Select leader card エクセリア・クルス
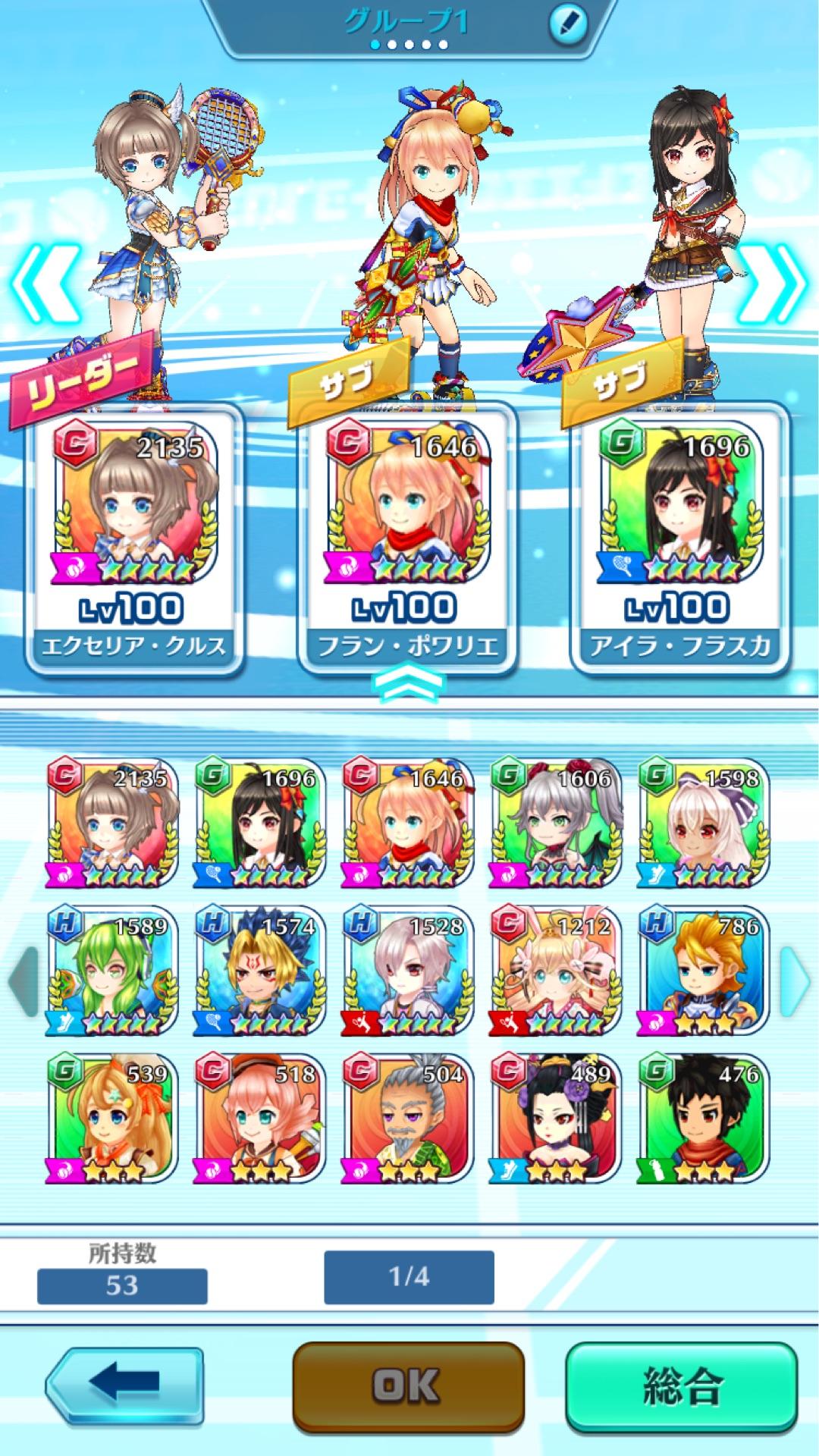The image size is (819, 1456). click(x=134, y=538)
